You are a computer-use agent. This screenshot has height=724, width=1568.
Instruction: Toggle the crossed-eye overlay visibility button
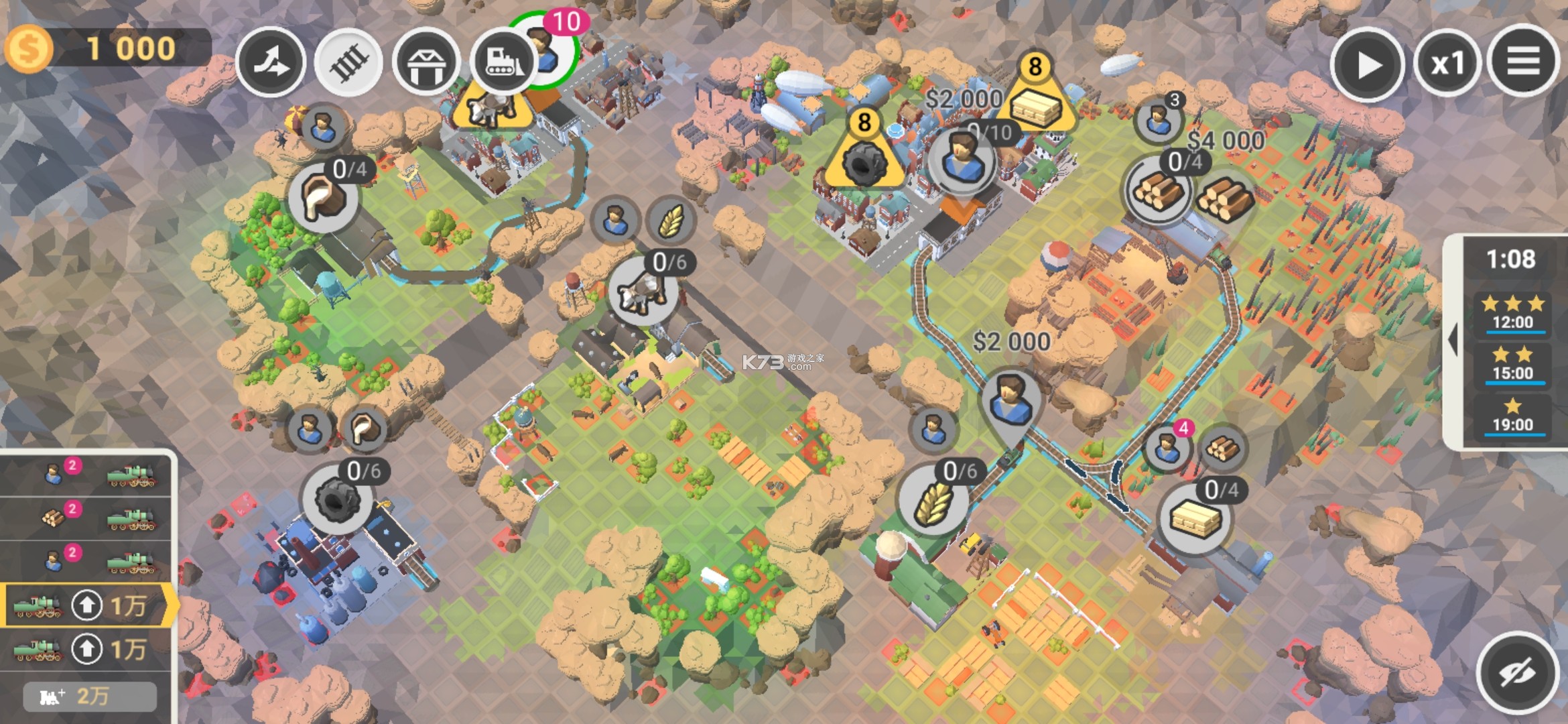point(1517,672)
